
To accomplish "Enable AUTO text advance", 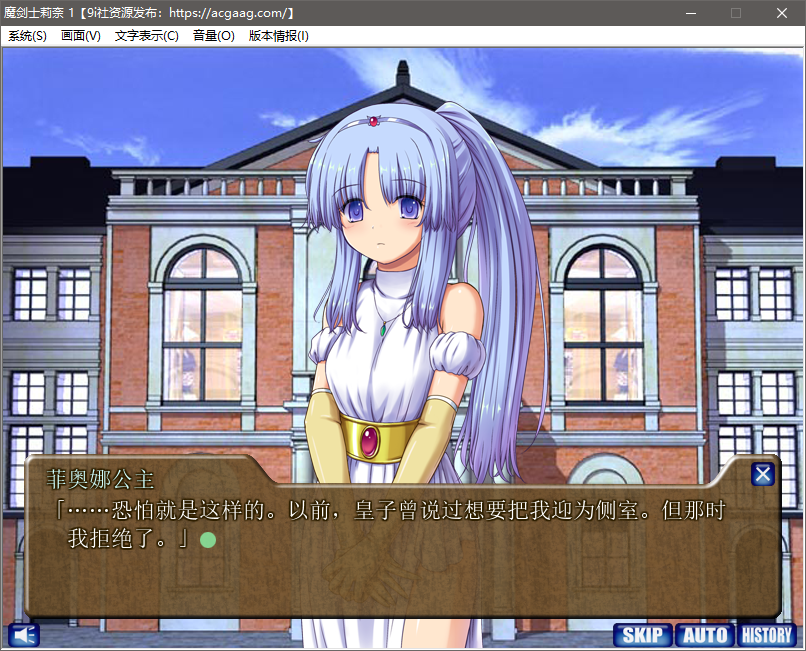I will pos(705,635).
